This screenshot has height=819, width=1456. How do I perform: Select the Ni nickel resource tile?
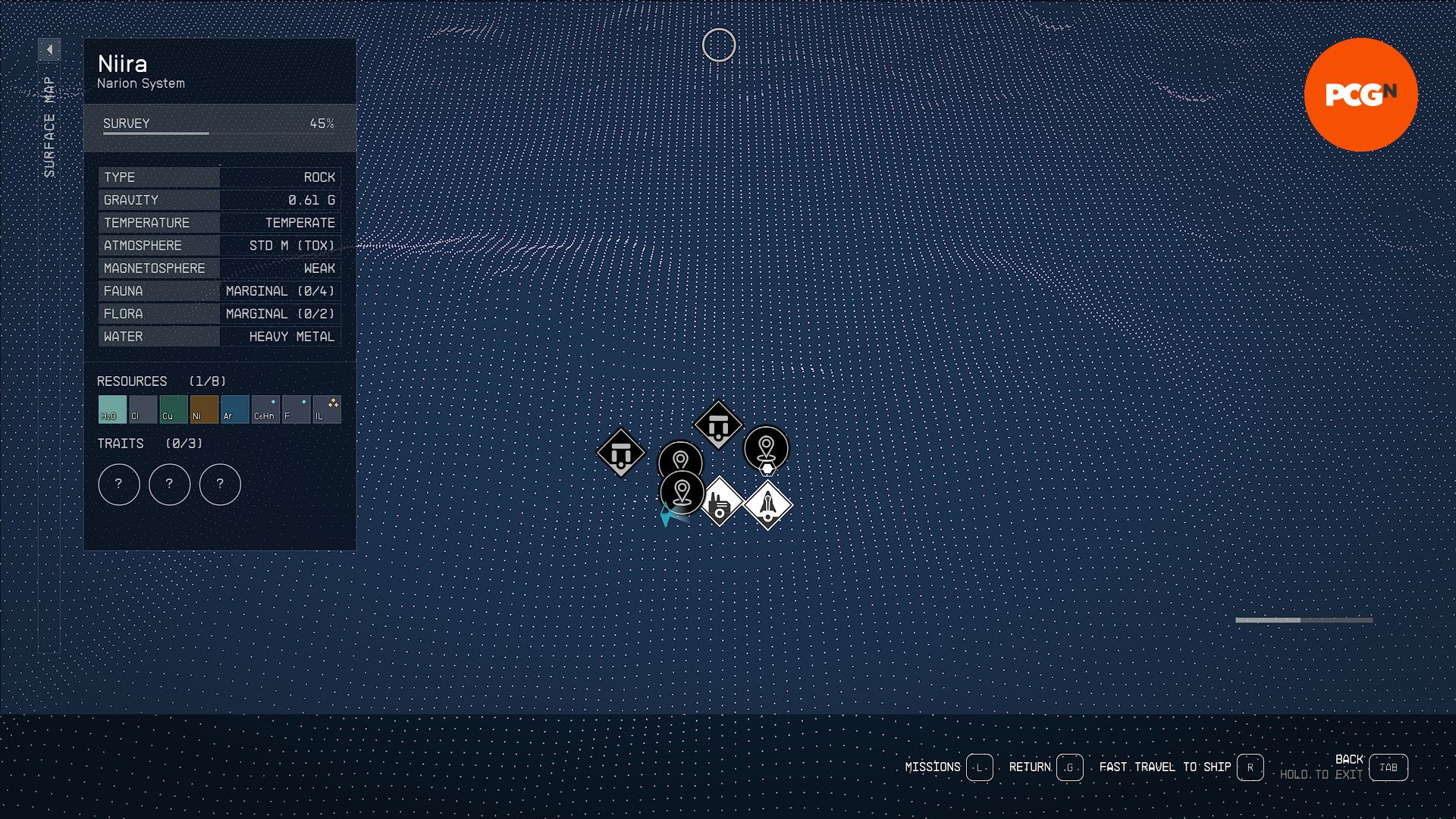(x=204, y=409)
